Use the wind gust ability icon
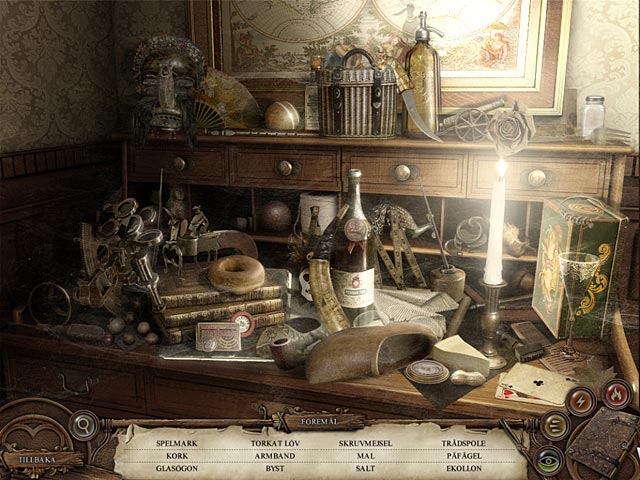 point(554,427)
